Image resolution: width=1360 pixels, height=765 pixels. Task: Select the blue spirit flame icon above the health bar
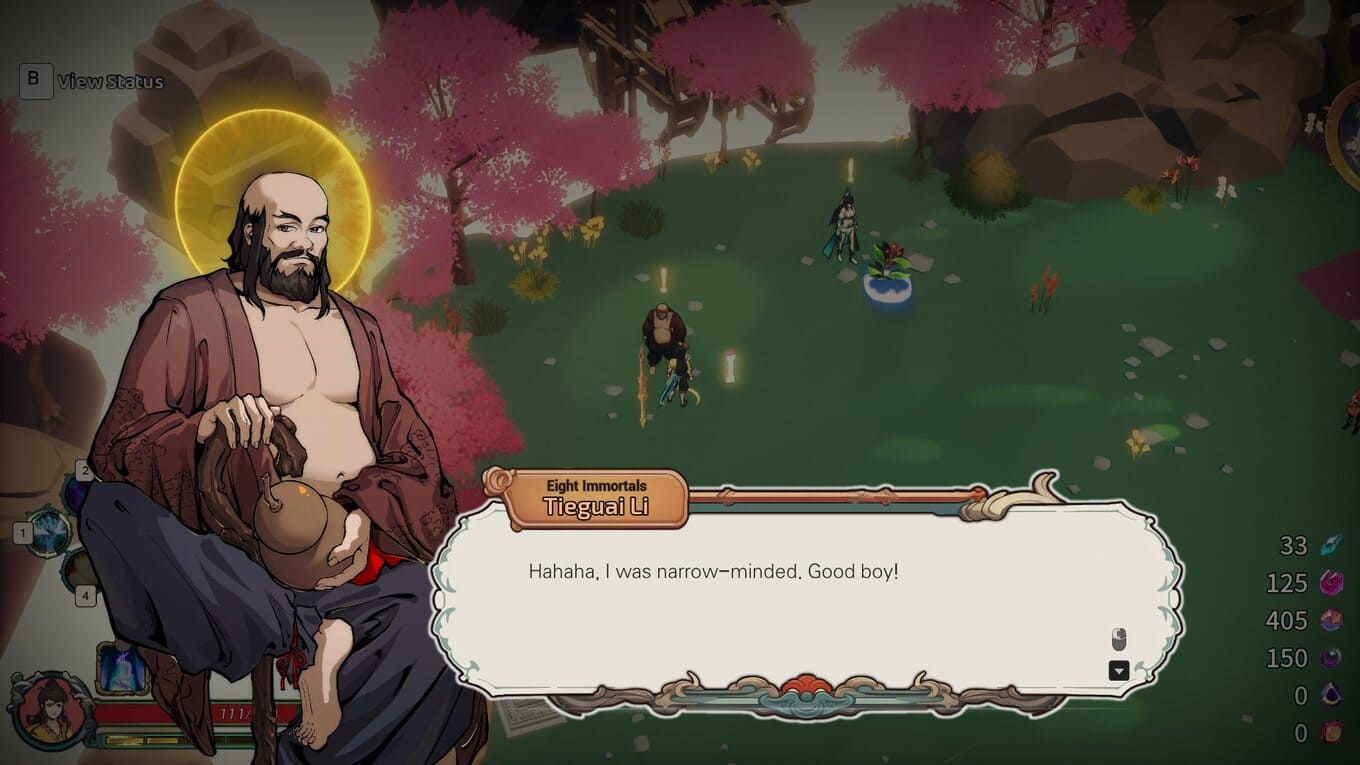coord(121,668)
